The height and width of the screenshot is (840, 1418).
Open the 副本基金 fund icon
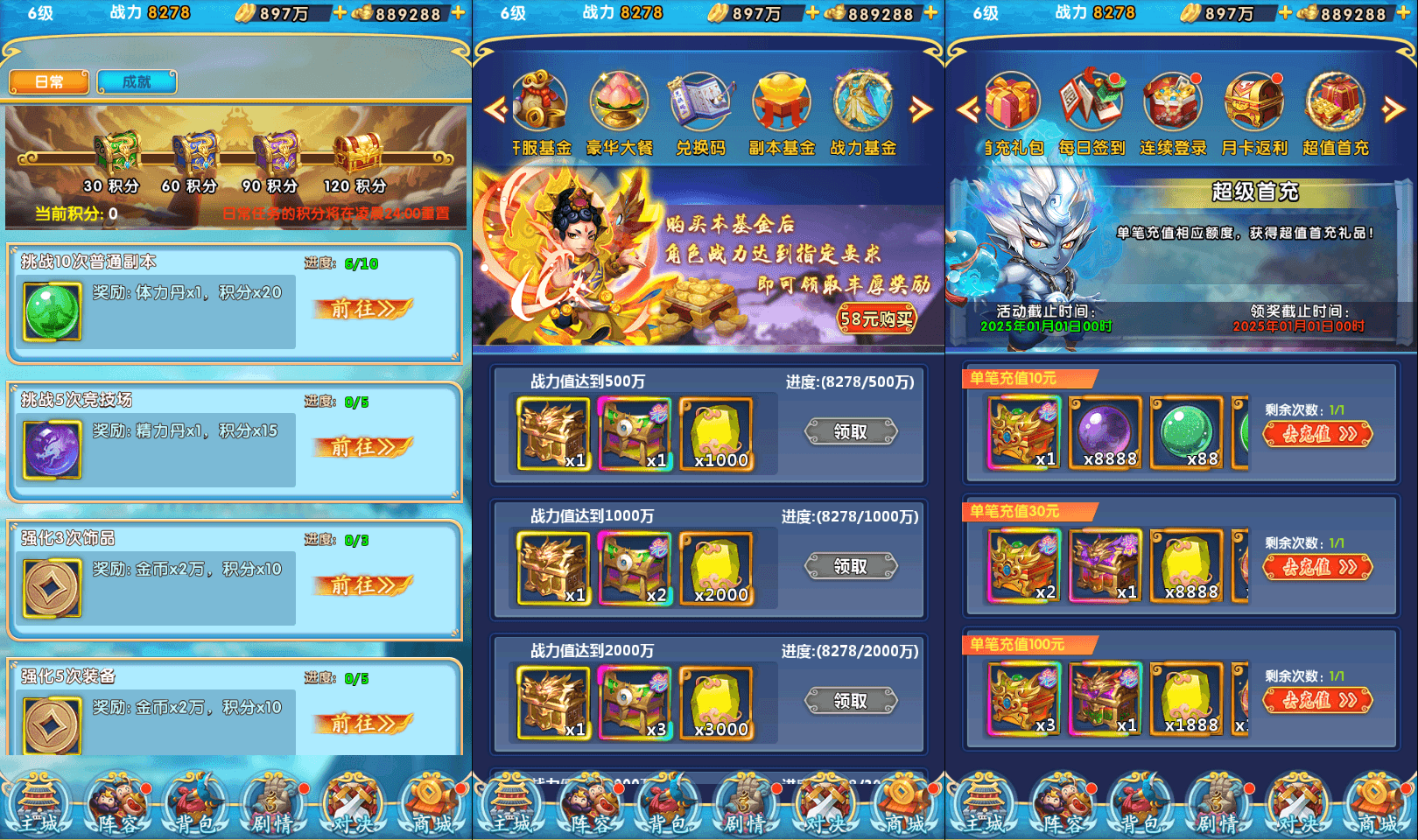coord(780,103)
